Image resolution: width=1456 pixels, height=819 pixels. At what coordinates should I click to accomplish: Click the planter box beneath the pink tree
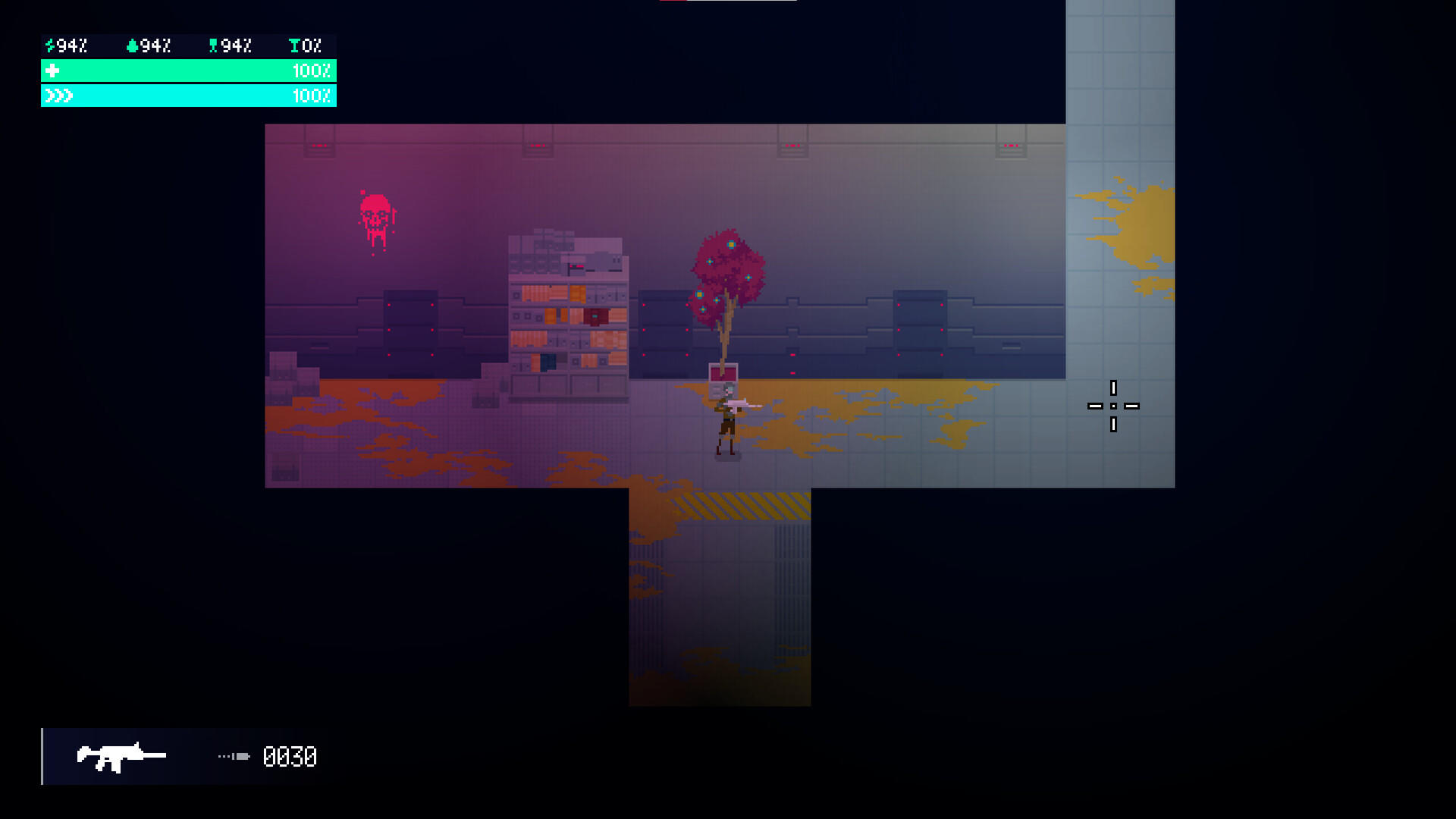[x=723, y=378]
